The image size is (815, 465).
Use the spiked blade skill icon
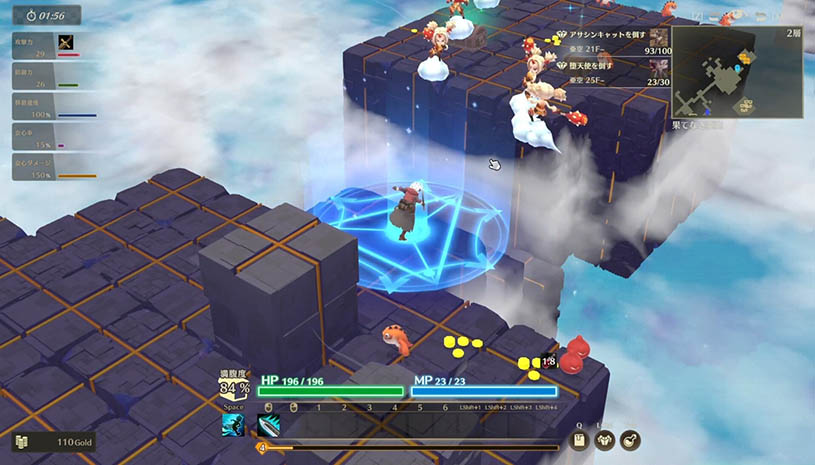[x=268, y=425]
